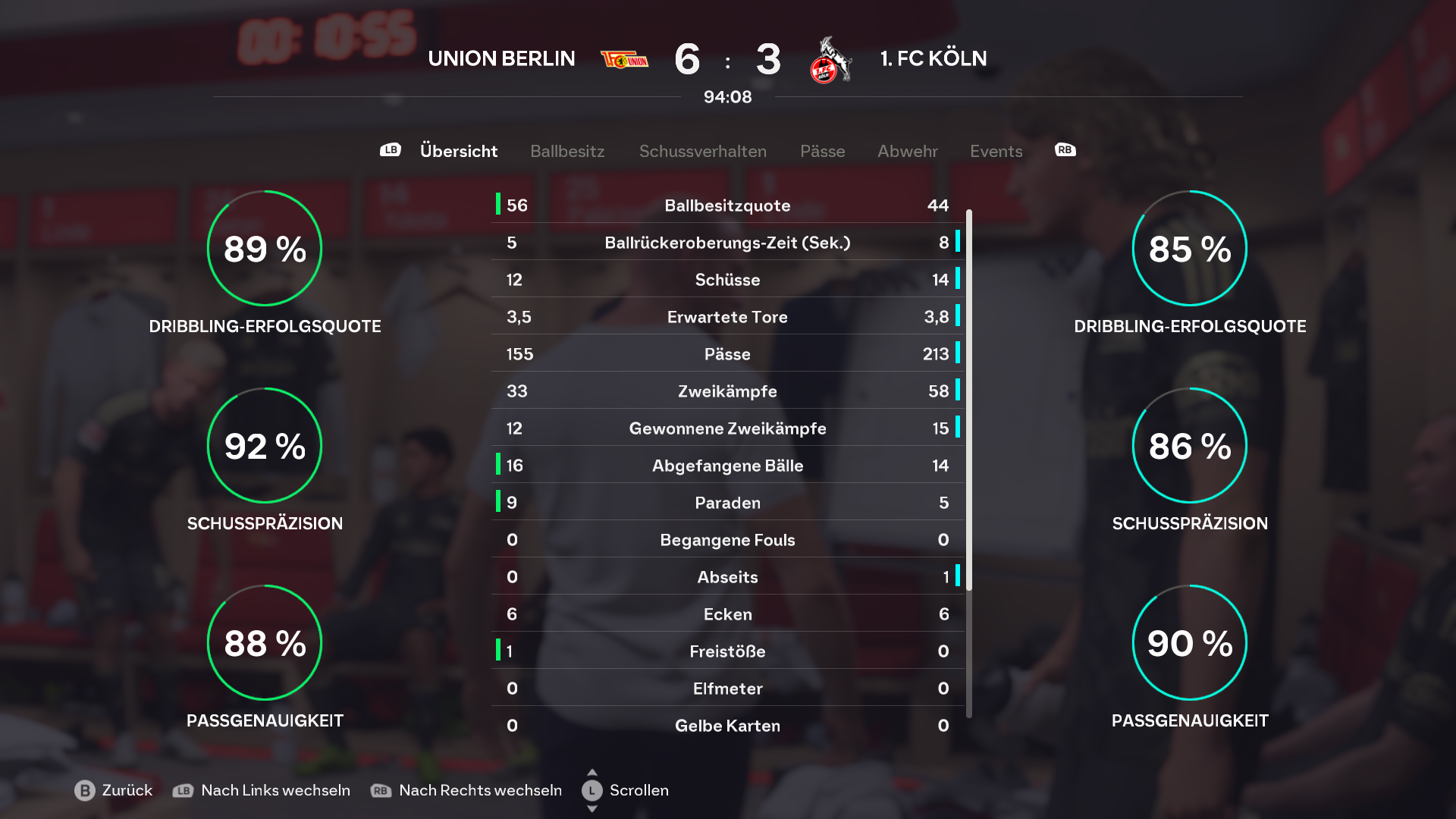This screenshot has height=819, width=1456.
Task: Open the Events tab
Action: [x=996, y=151]
